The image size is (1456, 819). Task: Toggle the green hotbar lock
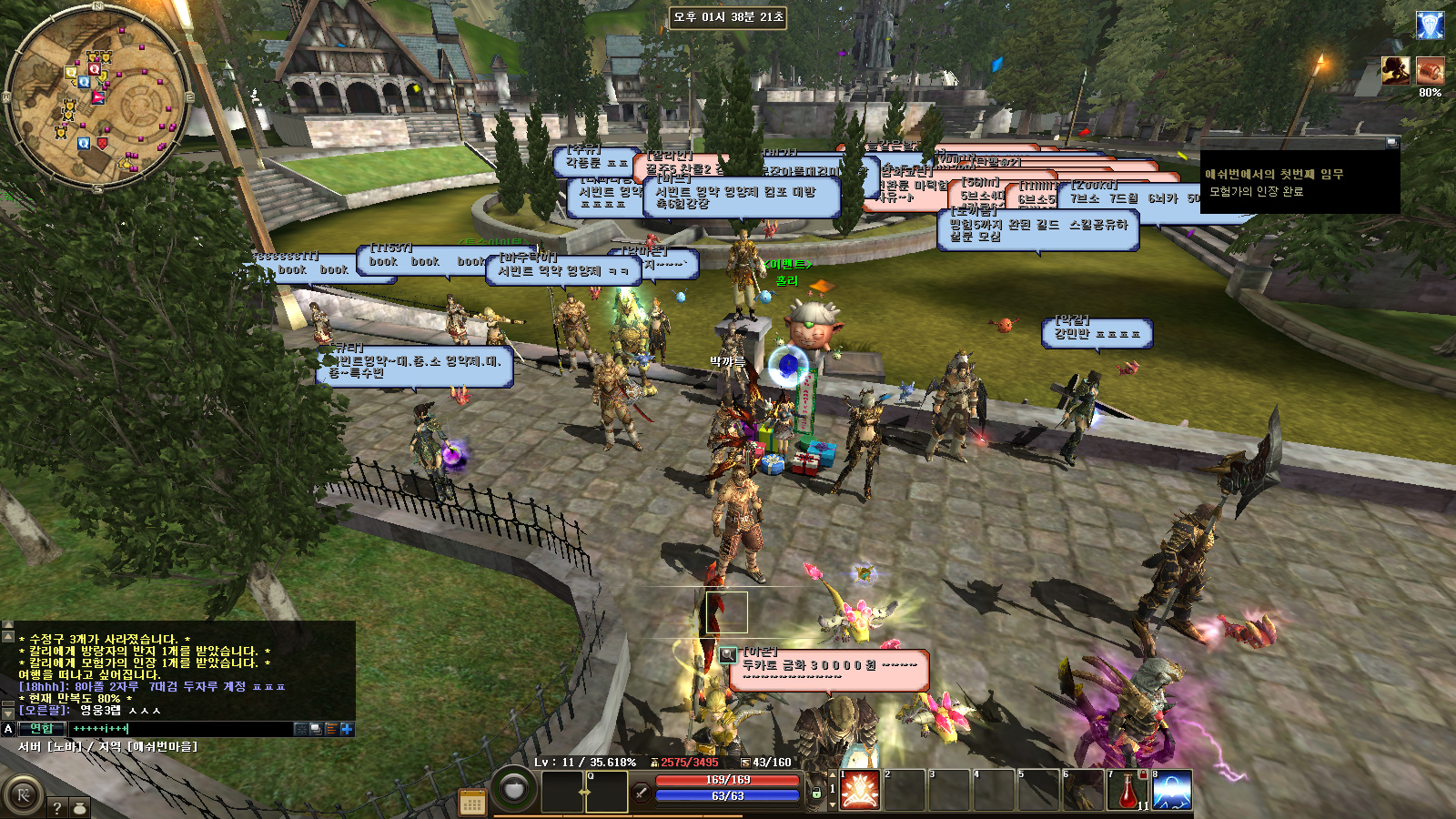[x=816, y=794]
